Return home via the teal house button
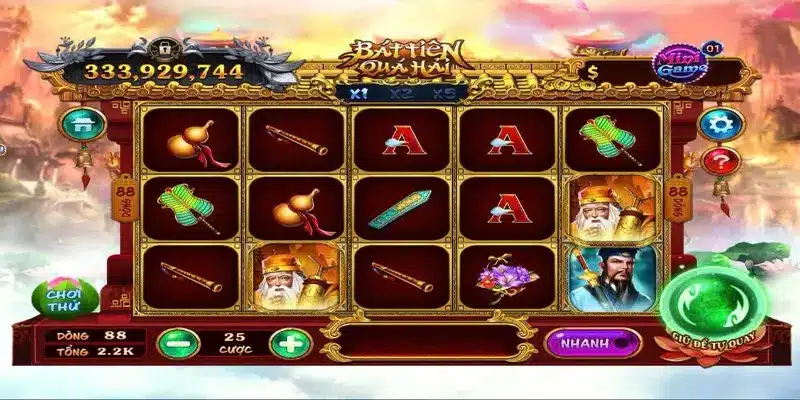 tap(82, 124)
